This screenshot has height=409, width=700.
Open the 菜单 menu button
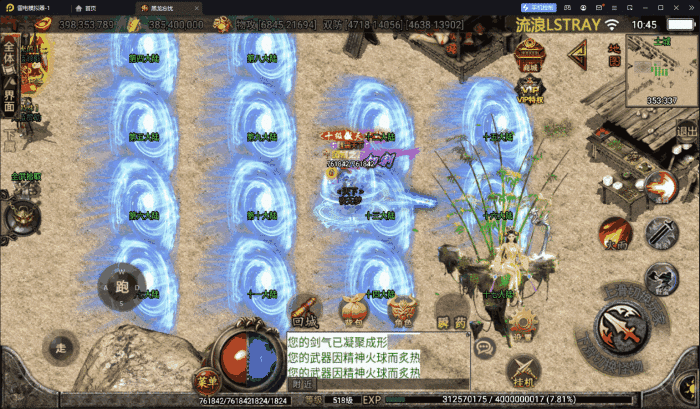(207, 380)
